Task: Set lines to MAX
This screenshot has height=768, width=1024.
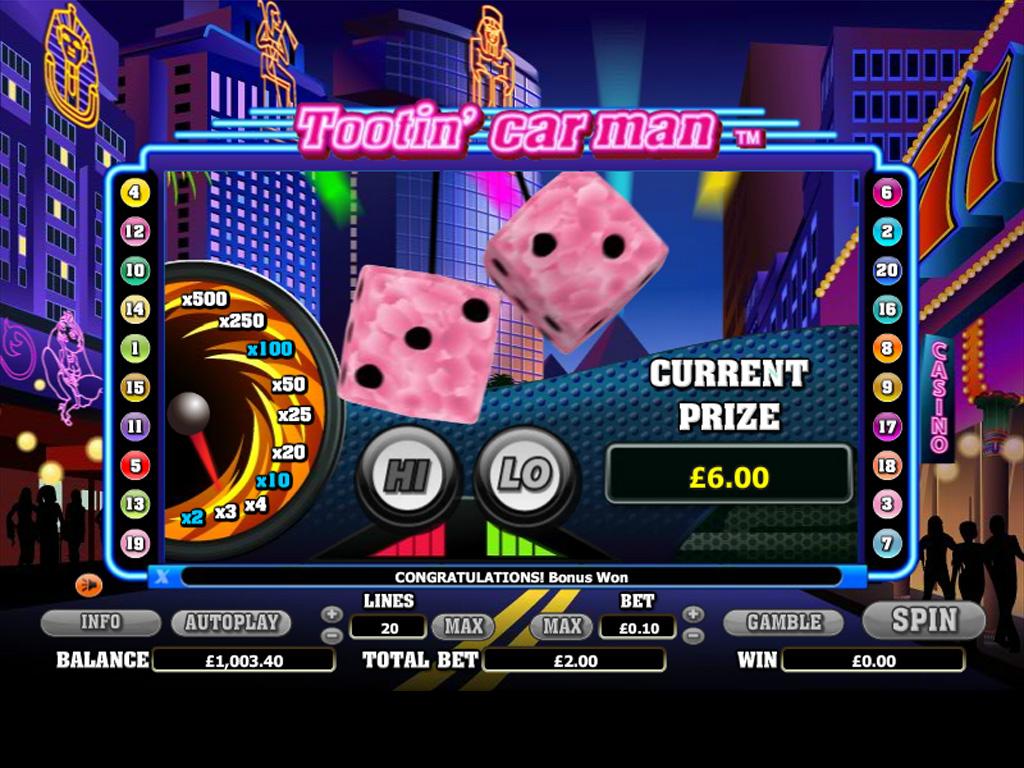Action: tap(463, 627)
